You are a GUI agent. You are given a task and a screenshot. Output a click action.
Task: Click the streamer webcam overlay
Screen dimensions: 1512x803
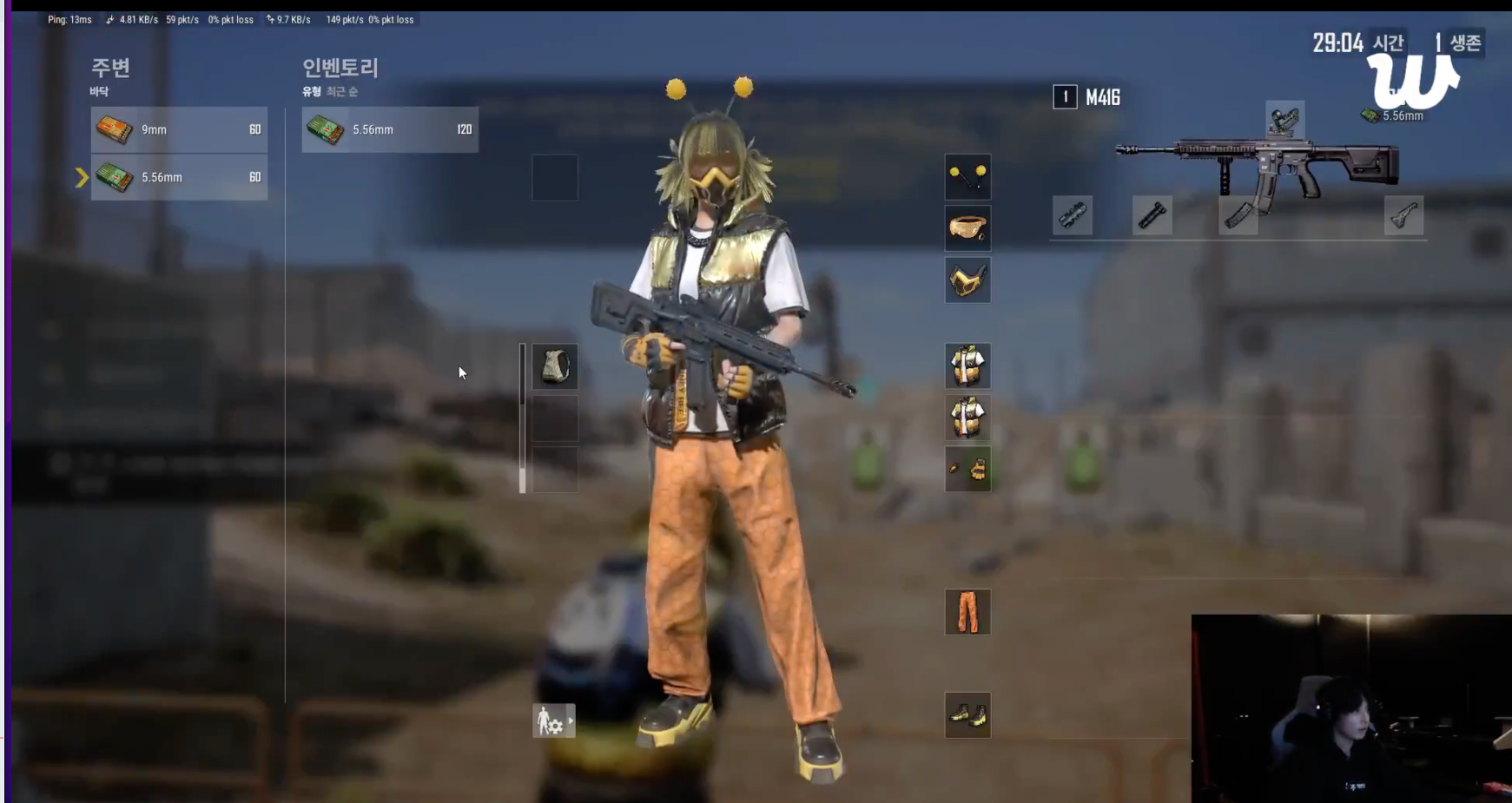[x=1350, y=708]
